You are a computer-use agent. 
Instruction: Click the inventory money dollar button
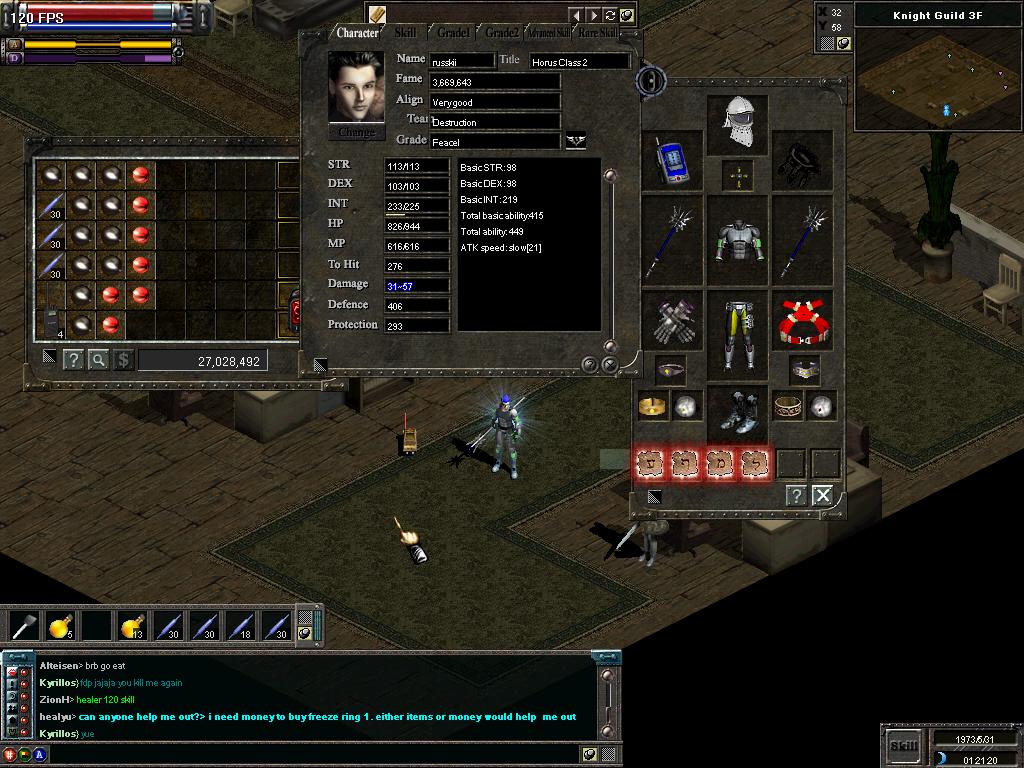click(123, 360)
